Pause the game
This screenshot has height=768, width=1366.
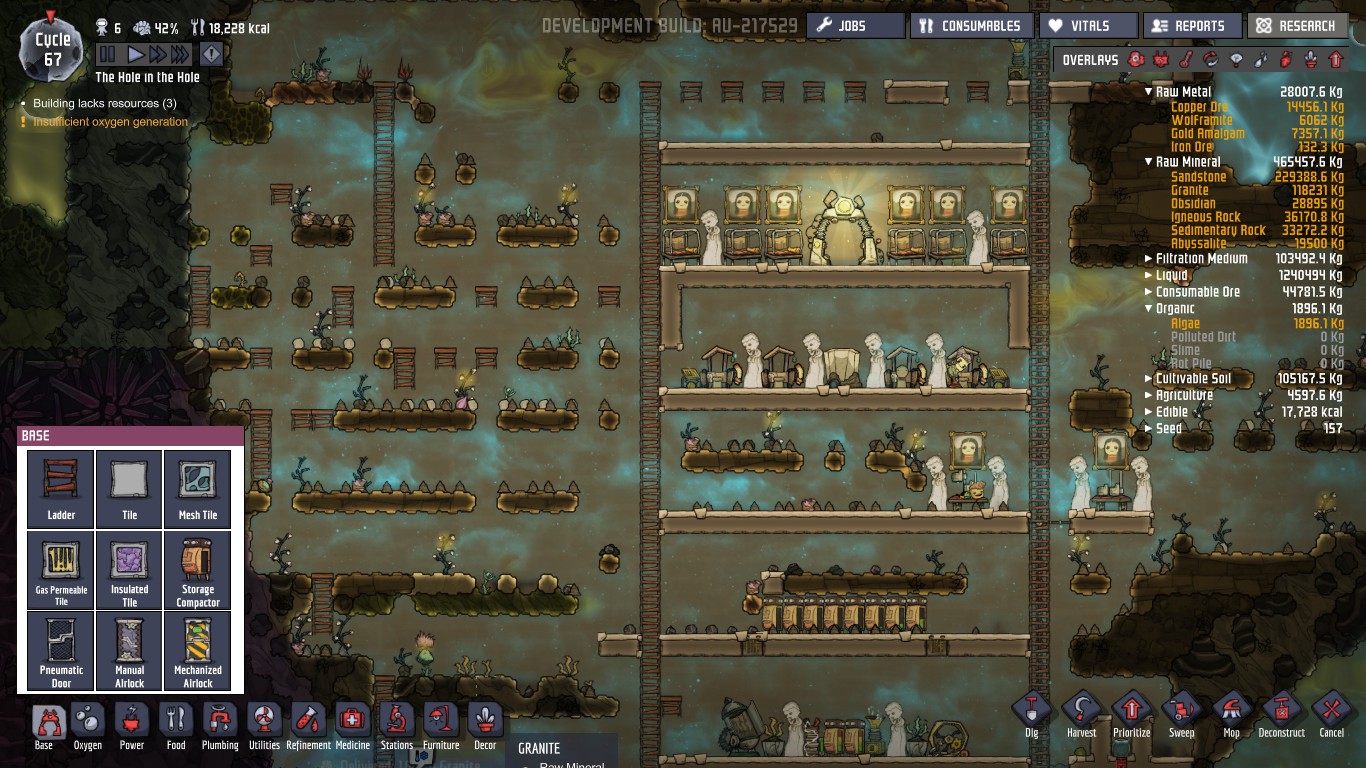coord(108,54)
